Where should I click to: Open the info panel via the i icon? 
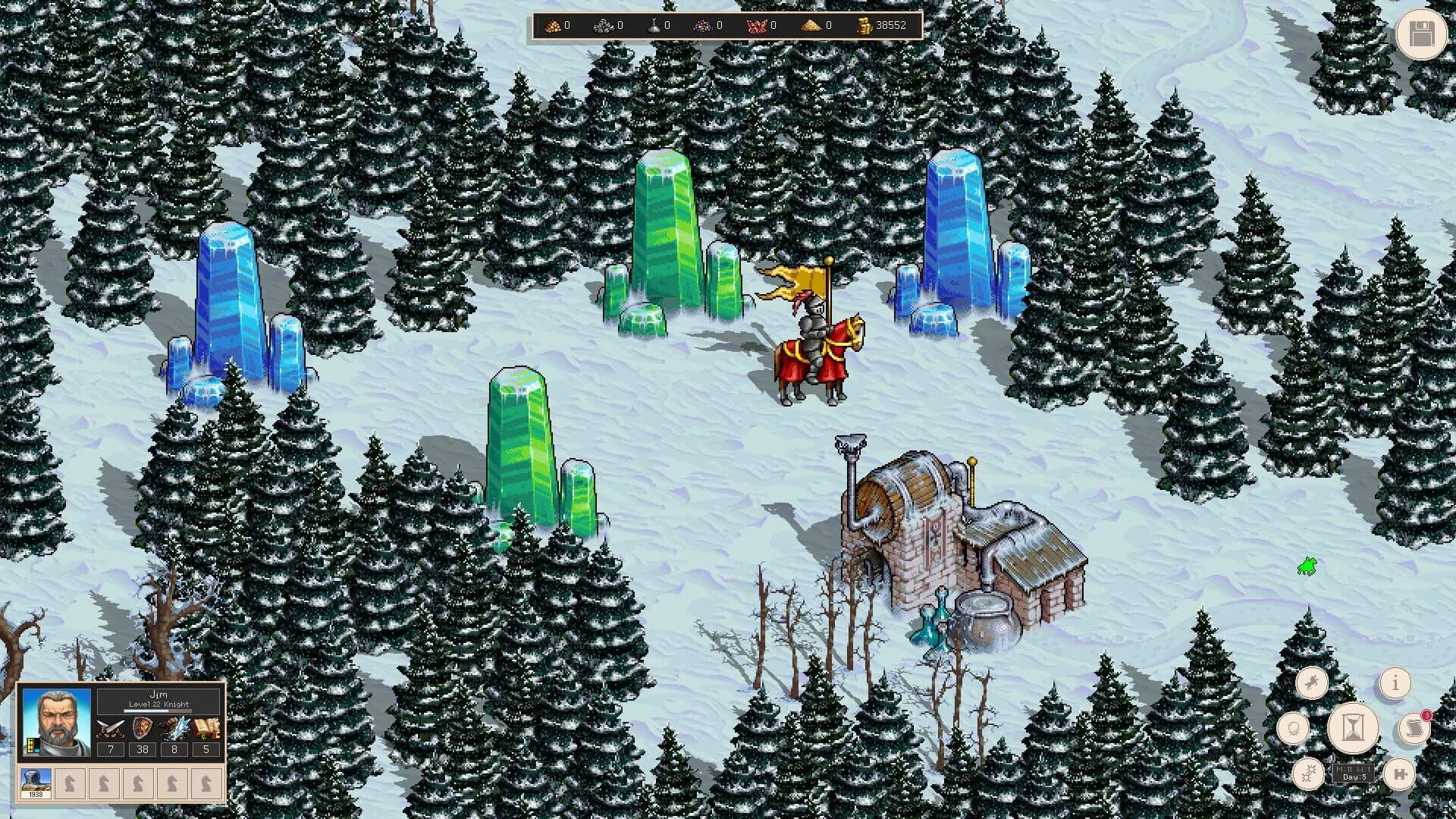point(1395,683)
